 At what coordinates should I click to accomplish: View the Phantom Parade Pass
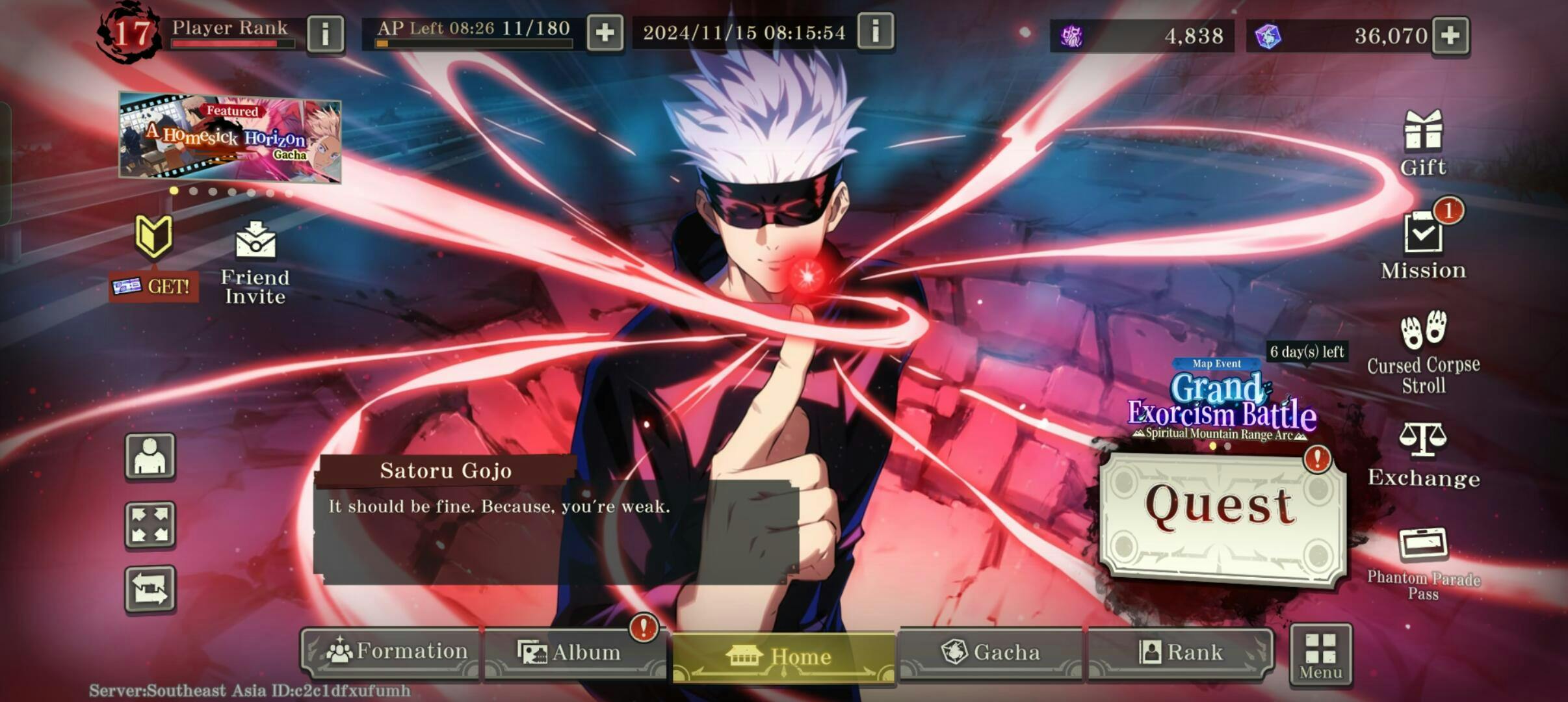[x=1423, y=563]
